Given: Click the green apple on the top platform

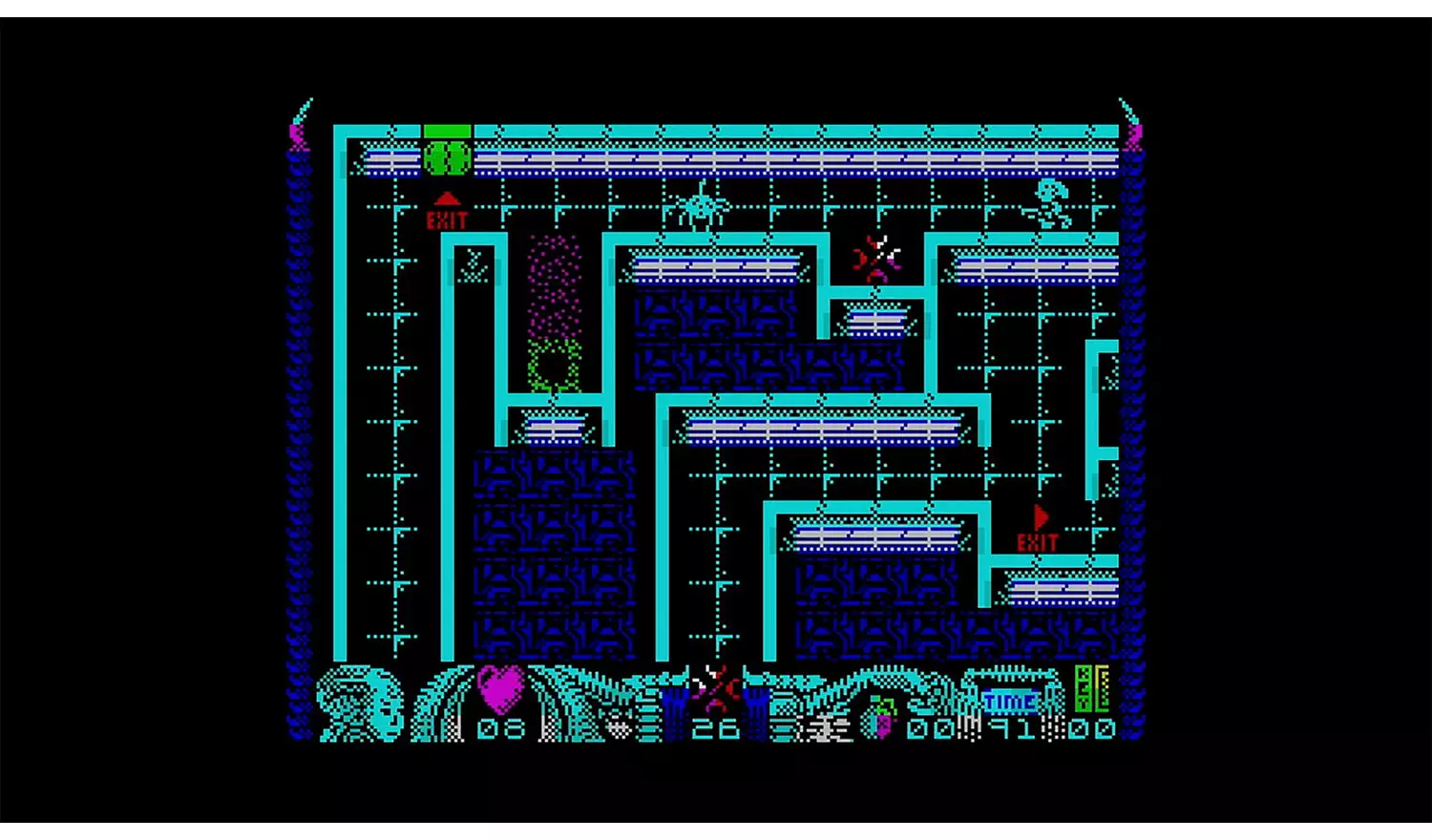Looking at the screenshot, I should tap(445, 156).
